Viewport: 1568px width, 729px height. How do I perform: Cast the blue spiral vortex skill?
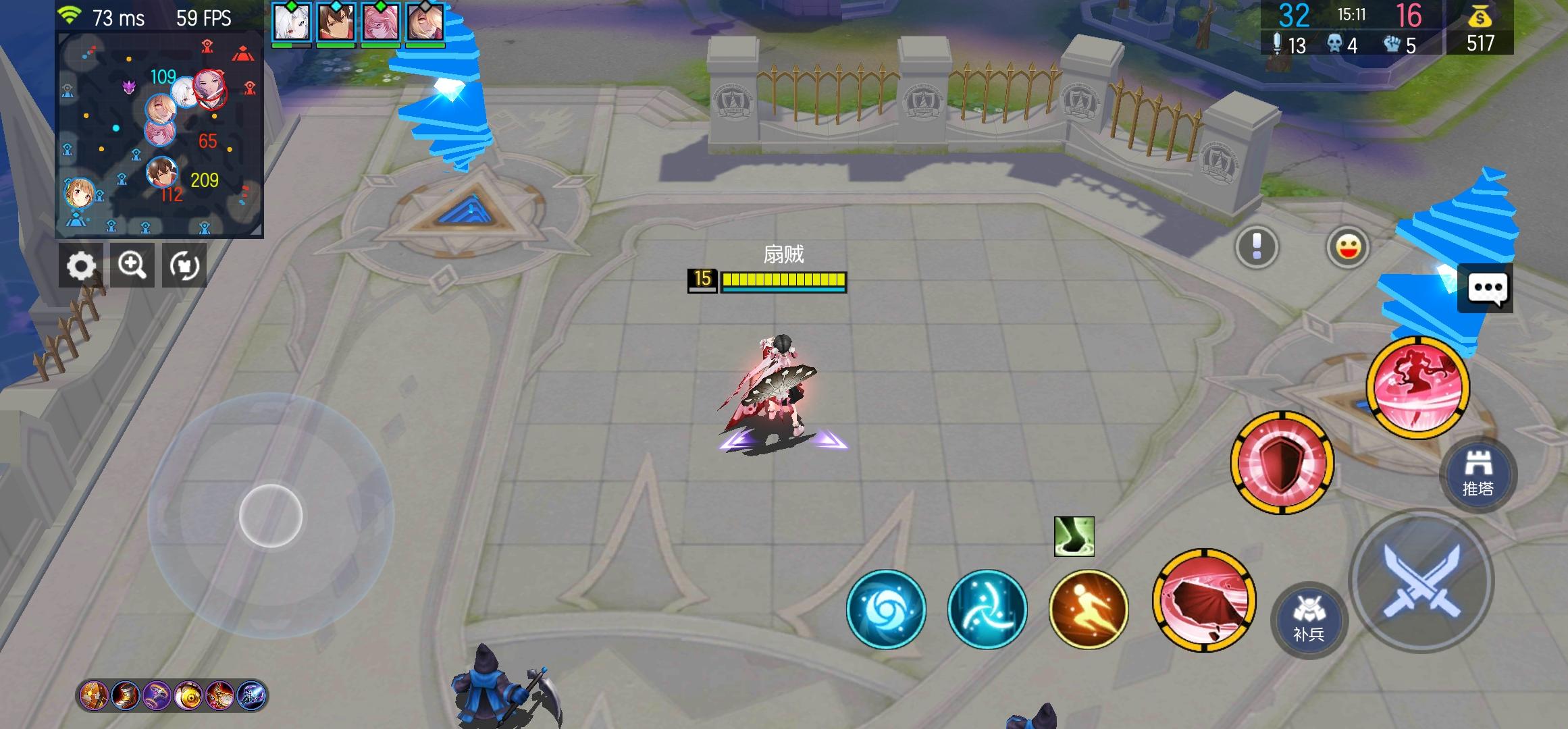(x=886, y=610)
